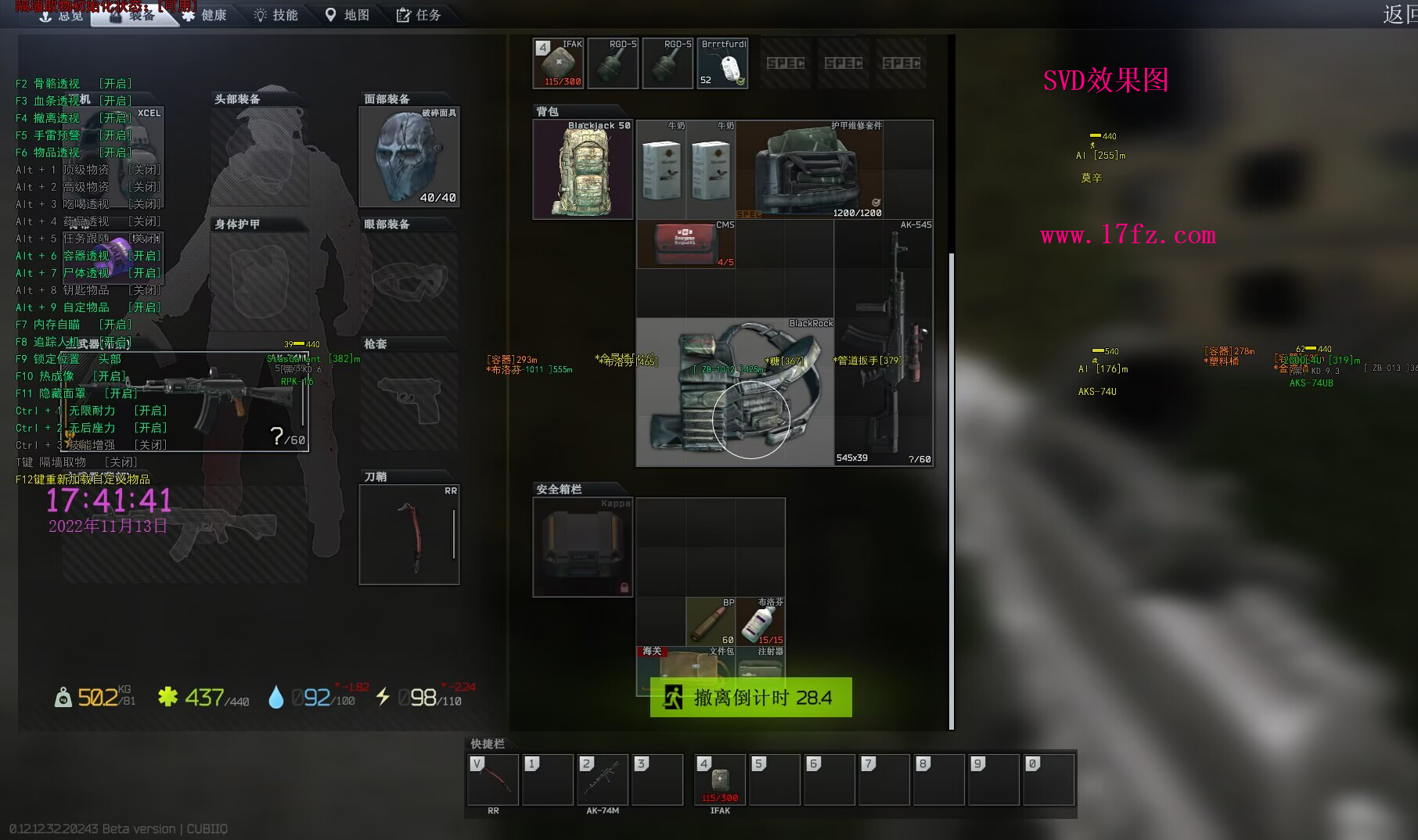
Task: Click the 撤离倒计时 extraction countdown button
Action: click(750, 697)
